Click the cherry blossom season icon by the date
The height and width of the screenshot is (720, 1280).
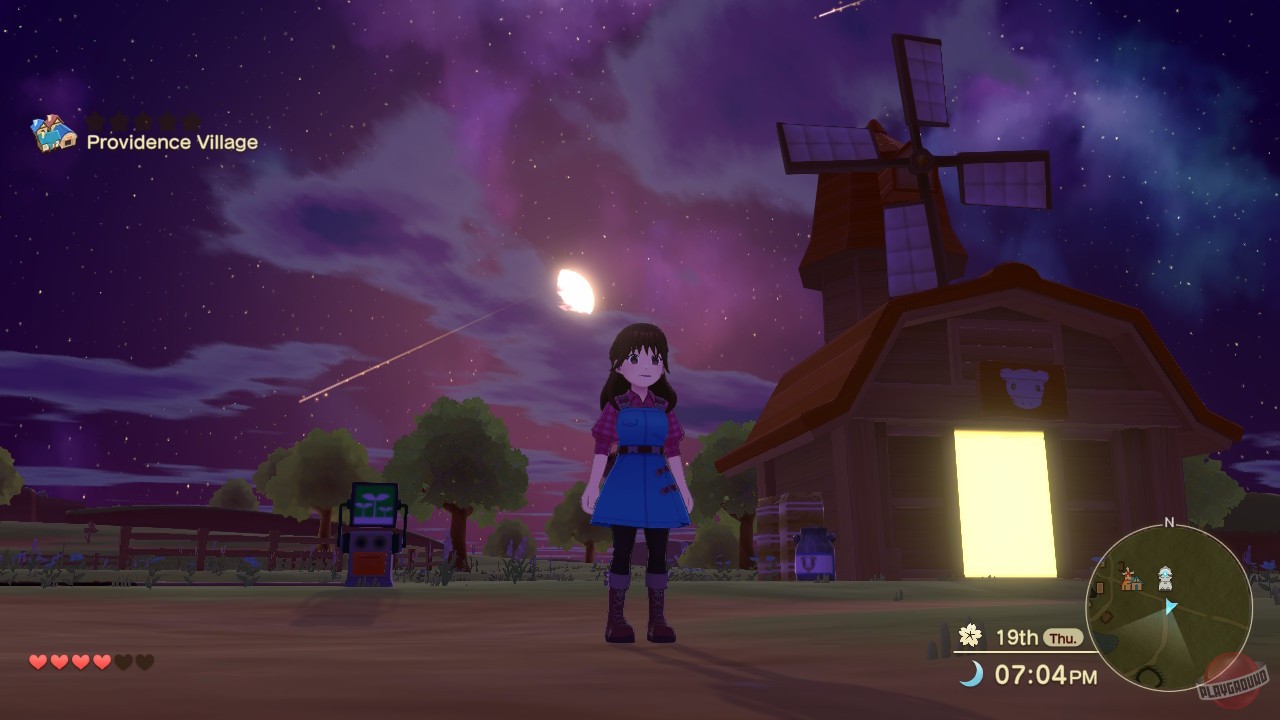(968, 635)
